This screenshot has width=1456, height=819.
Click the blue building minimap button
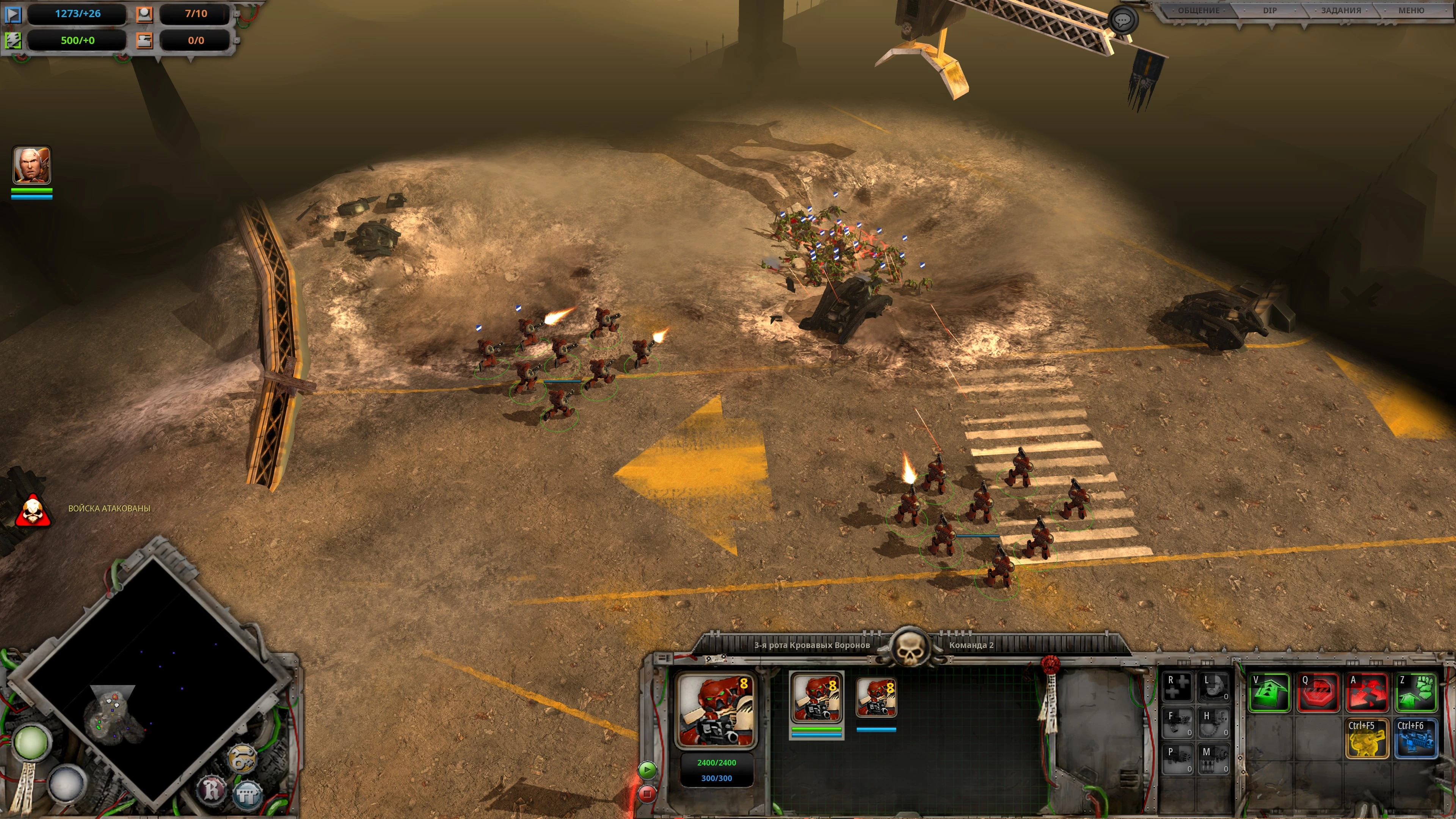[x=248, y=794]
